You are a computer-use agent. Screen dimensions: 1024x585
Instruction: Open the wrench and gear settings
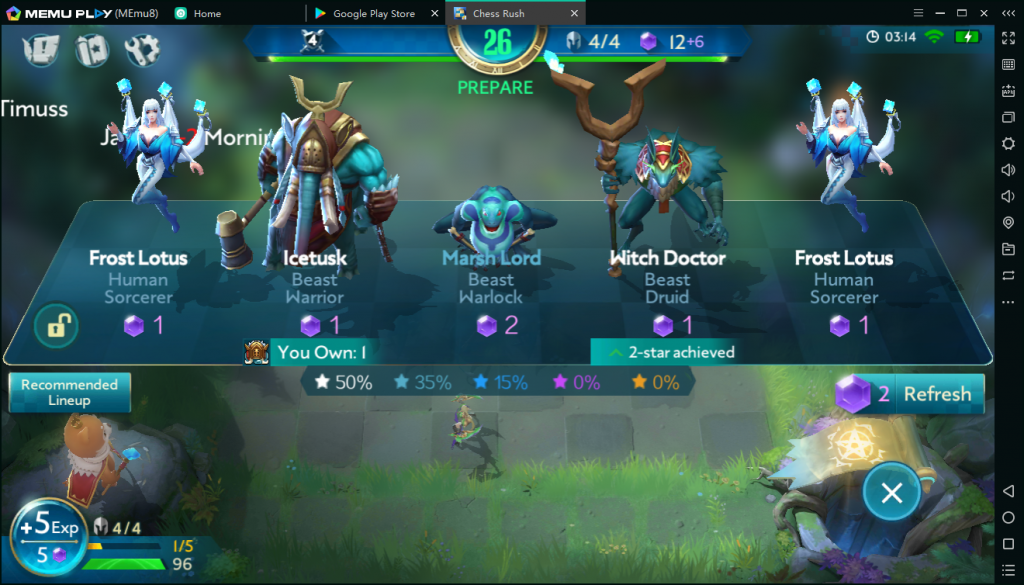[142, 49]
